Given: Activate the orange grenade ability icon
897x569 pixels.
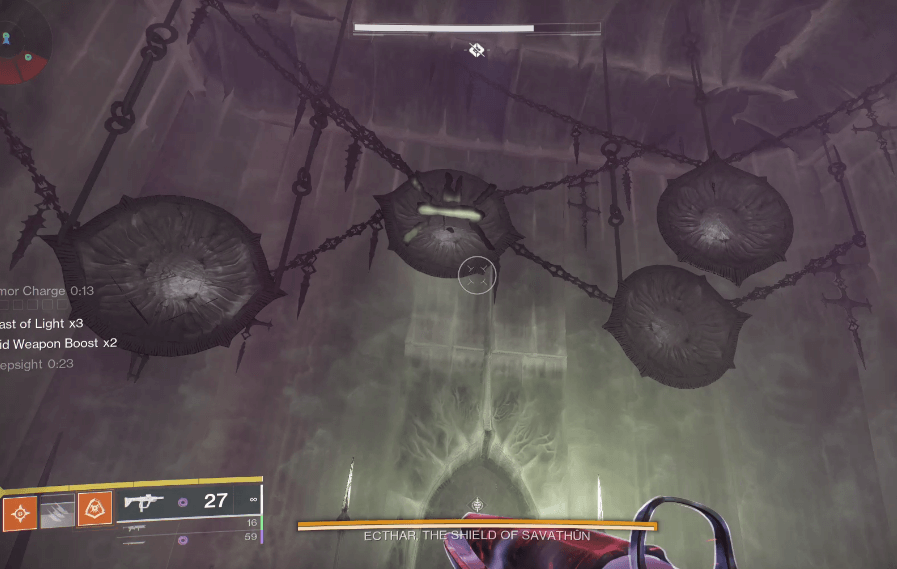Looking at the screenshot, I should 20,511.
